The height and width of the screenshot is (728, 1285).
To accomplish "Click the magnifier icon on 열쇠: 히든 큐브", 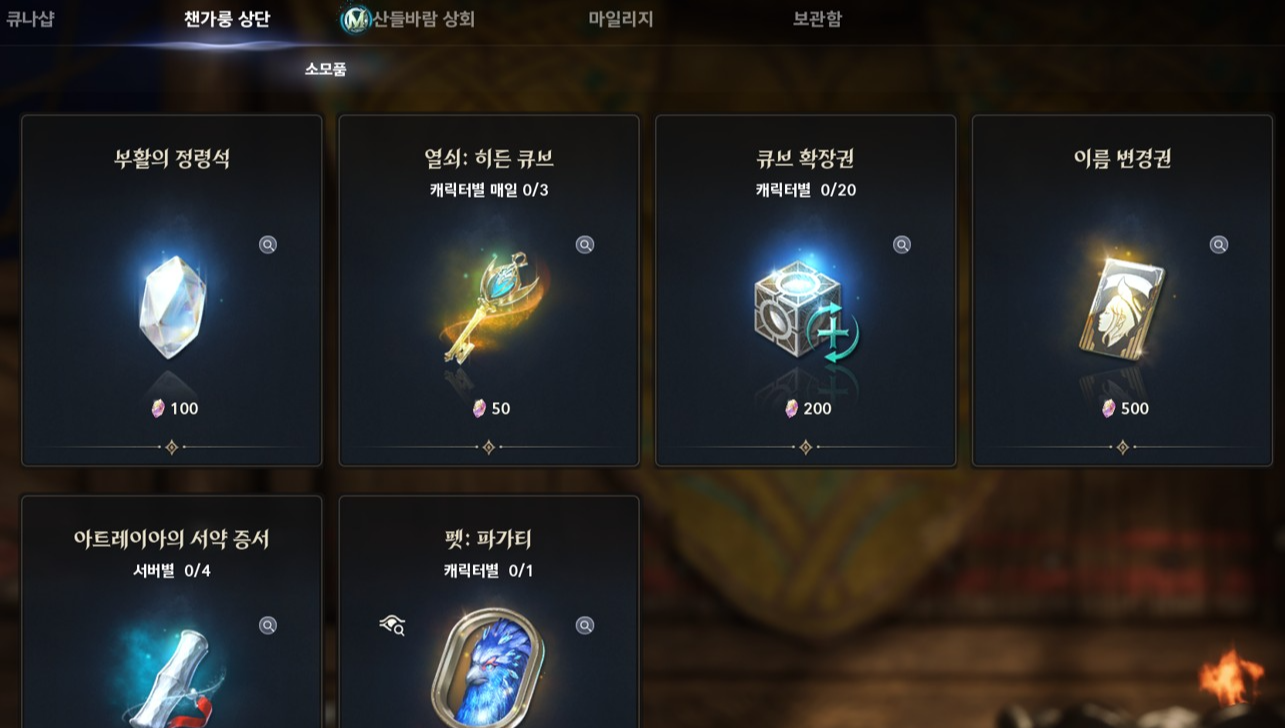I will point(584,244).
